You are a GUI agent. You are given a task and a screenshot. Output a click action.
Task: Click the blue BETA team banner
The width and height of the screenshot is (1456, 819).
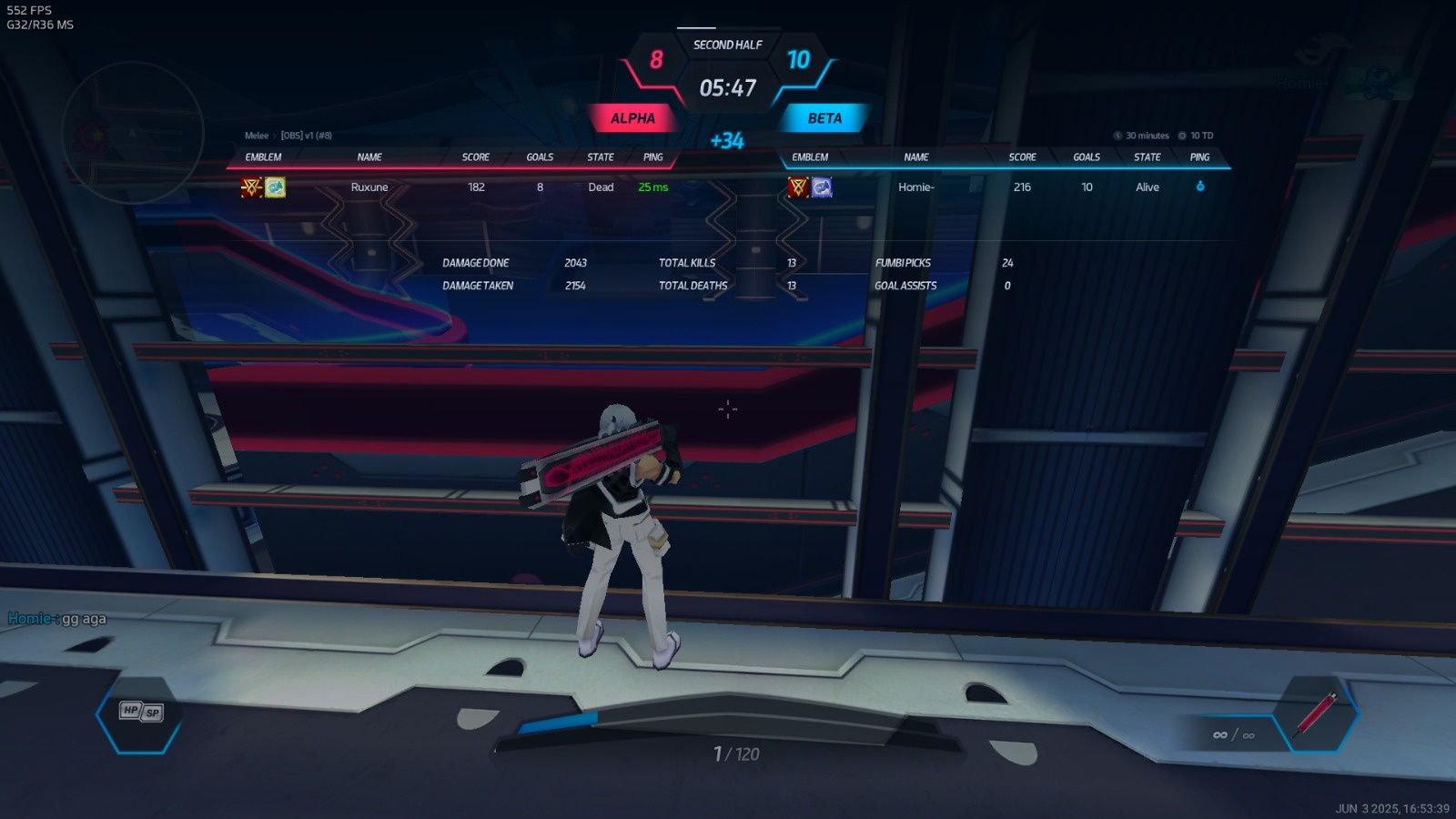click(x=824, y=118)
